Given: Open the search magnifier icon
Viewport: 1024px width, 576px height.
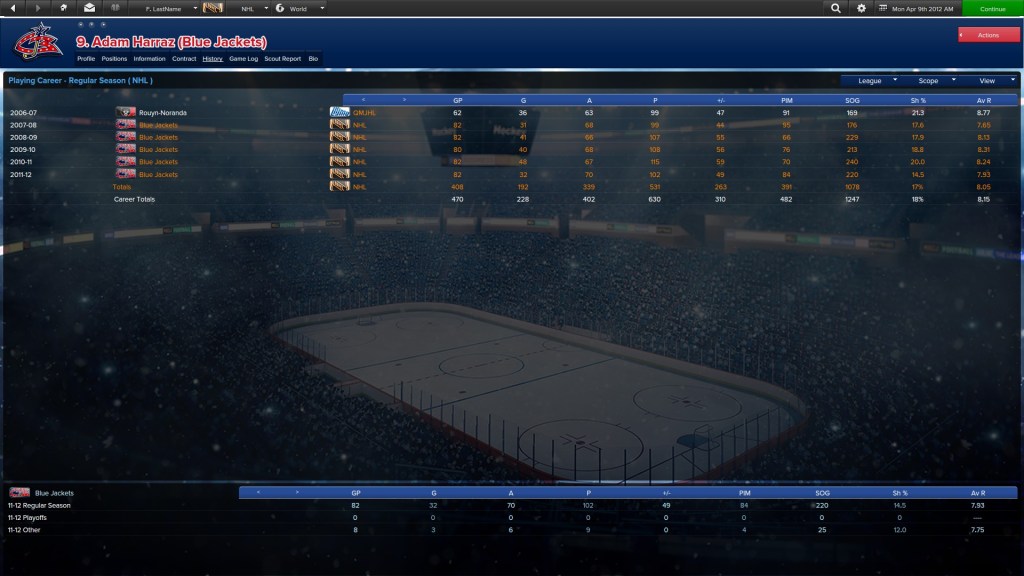Looking at the screenshot, I should point(836,8).
